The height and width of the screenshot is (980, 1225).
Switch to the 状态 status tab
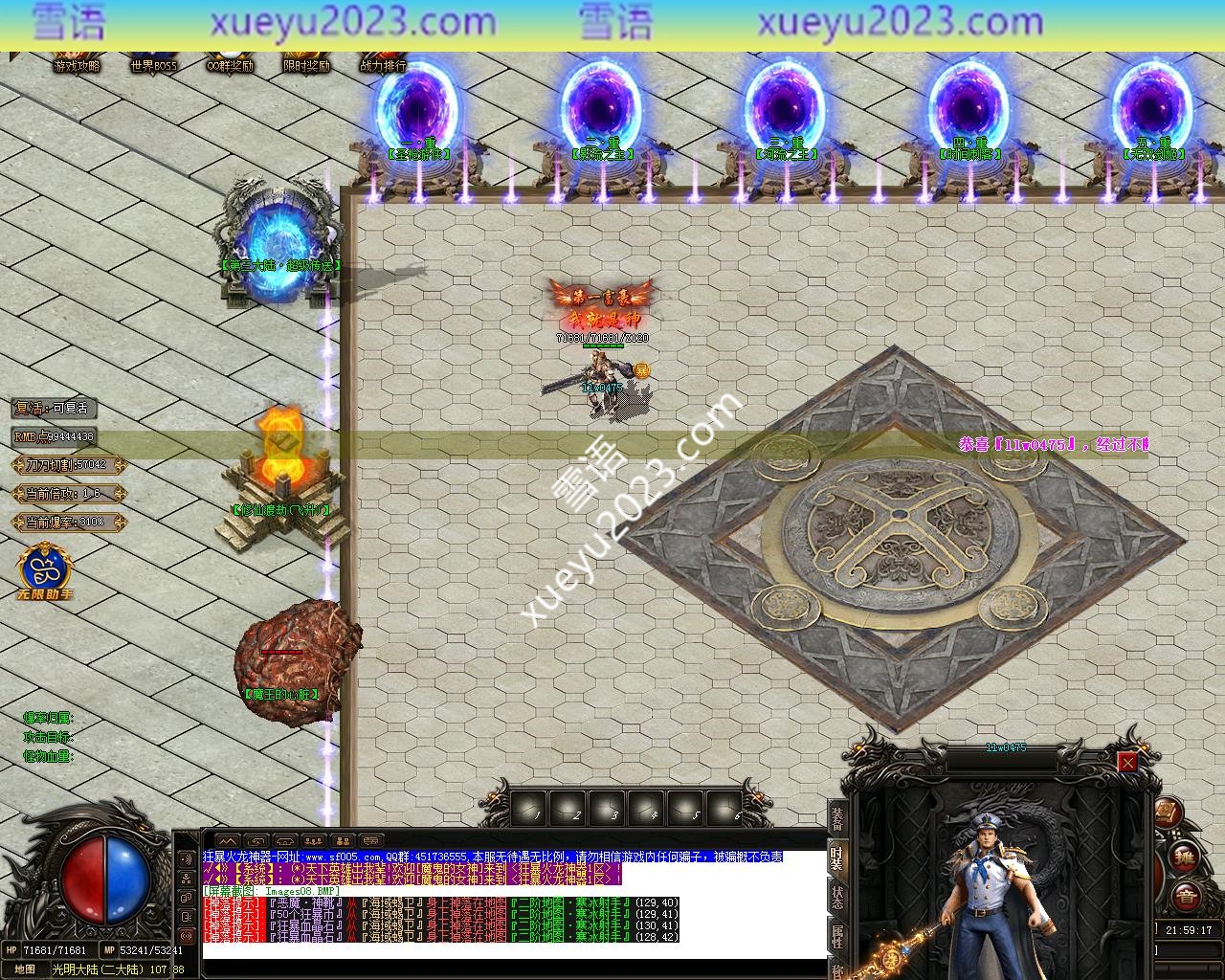[837, 898]
